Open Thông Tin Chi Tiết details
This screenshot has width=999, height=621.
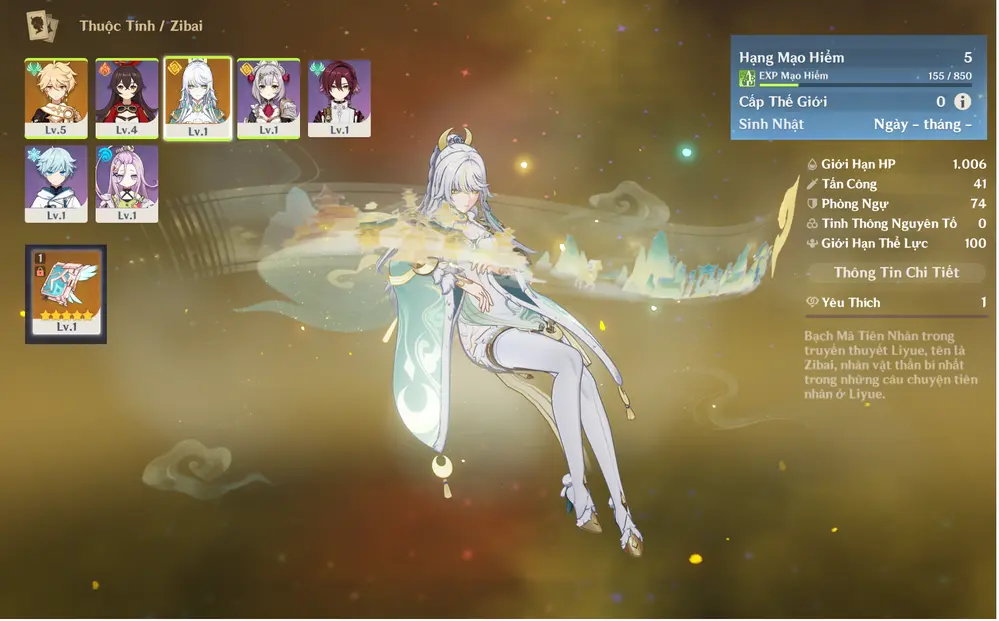click(896, 273)
